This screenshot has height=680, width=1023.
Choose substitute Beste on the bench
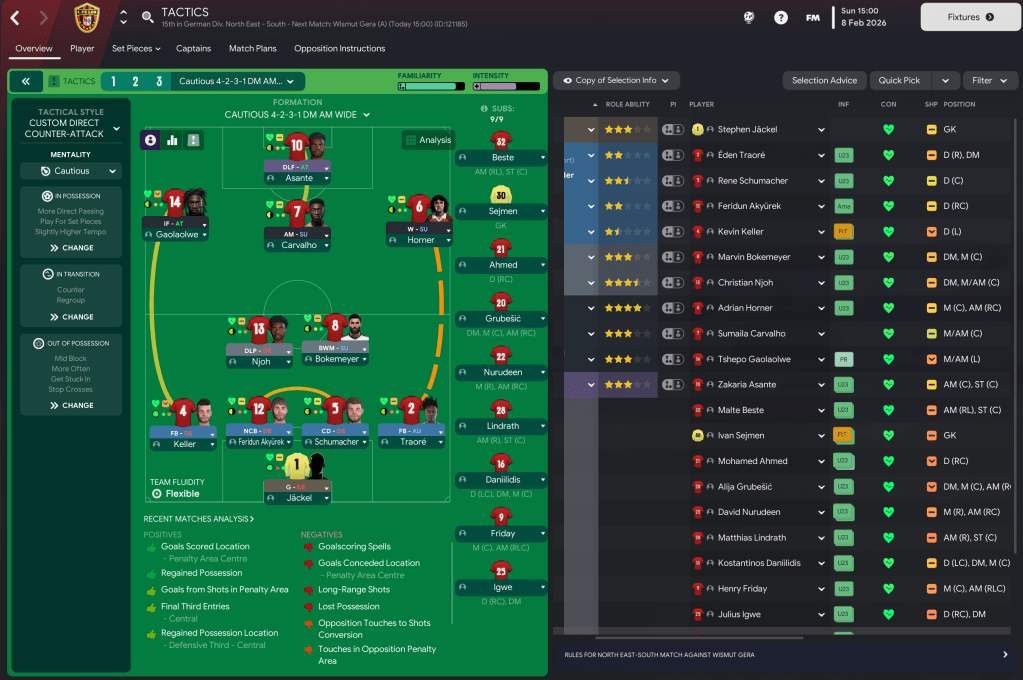pyautogui.click(x=503, y=158)
